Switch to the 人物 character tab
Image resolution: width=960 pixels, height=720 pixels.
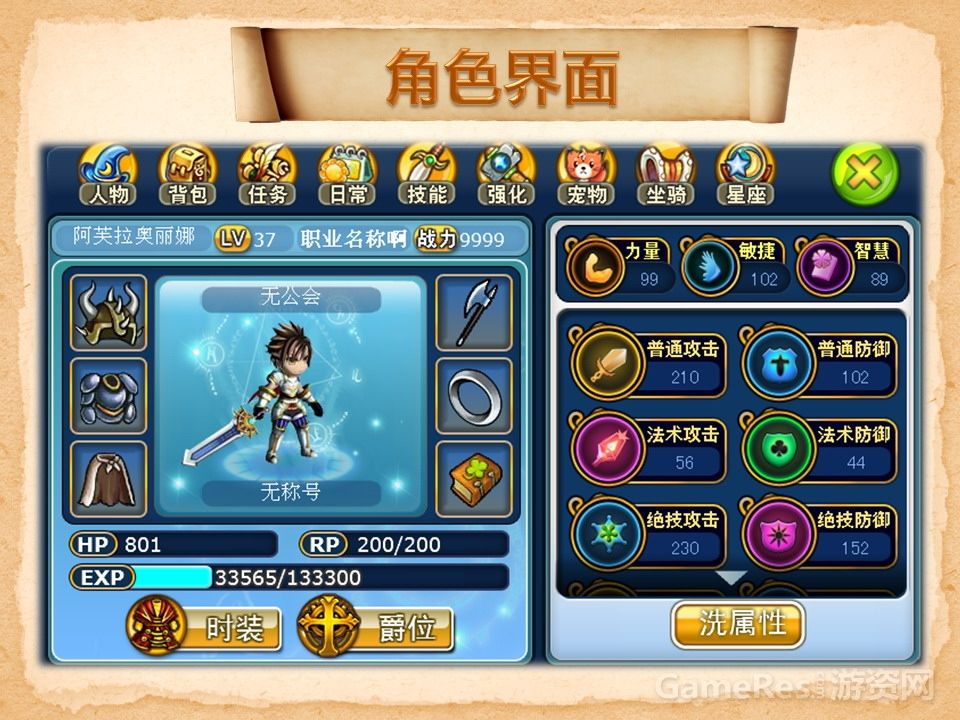[x=108, y=176]
